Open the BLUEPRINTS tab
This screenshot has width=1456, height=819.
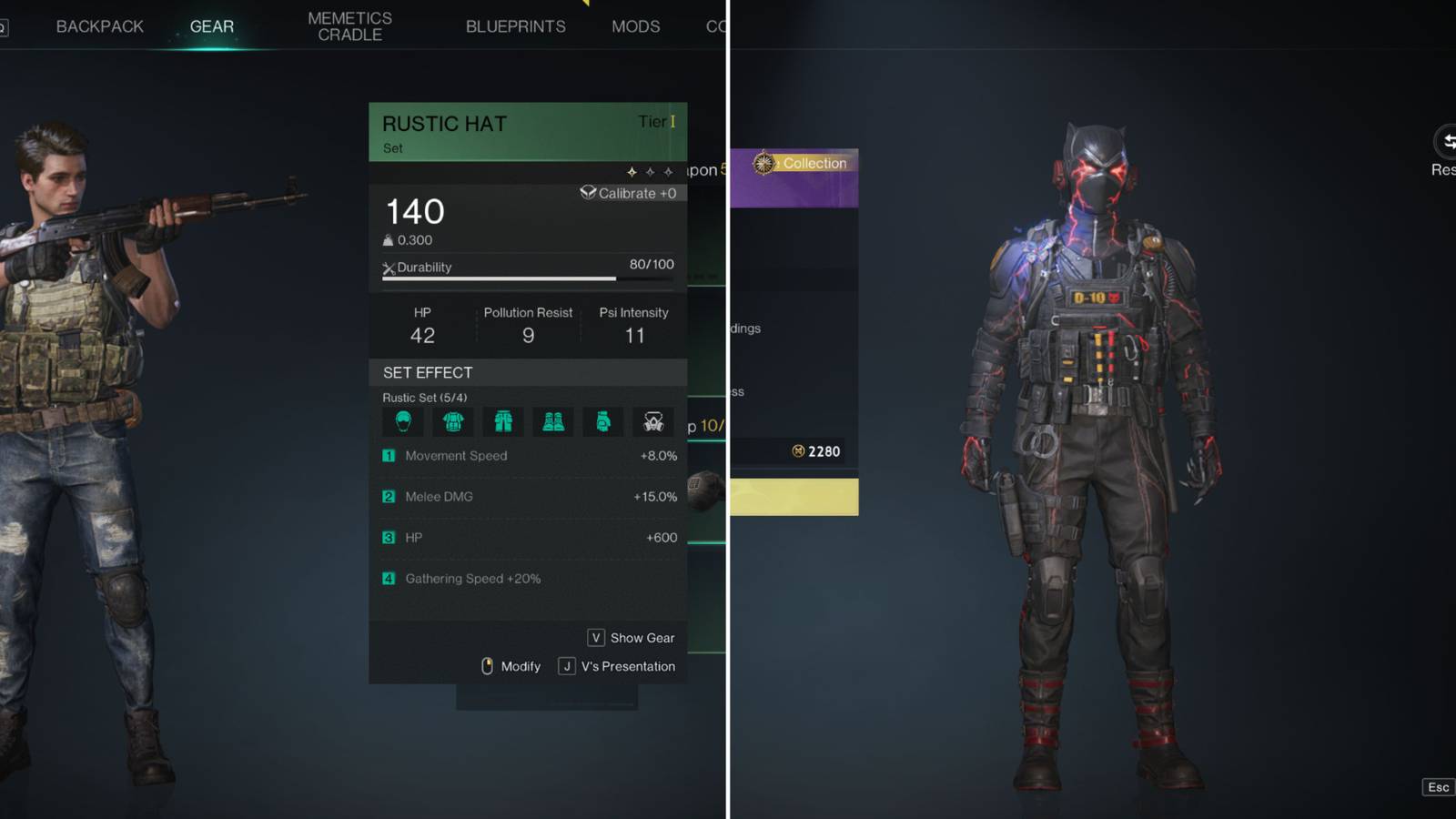click(515, 25)
